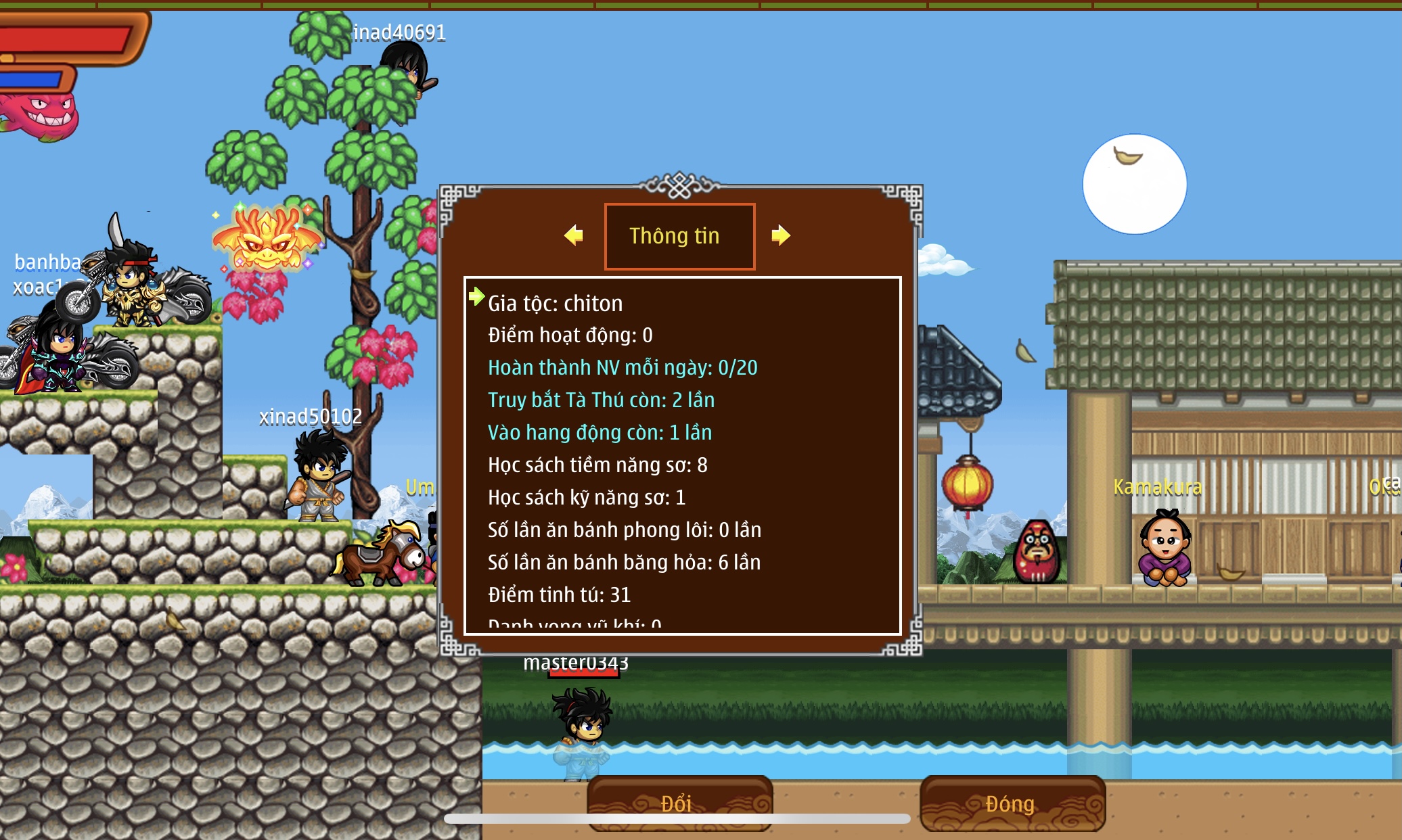Click the Đổi button
This screenshot has height=840, width=1402.
point(679,803)
